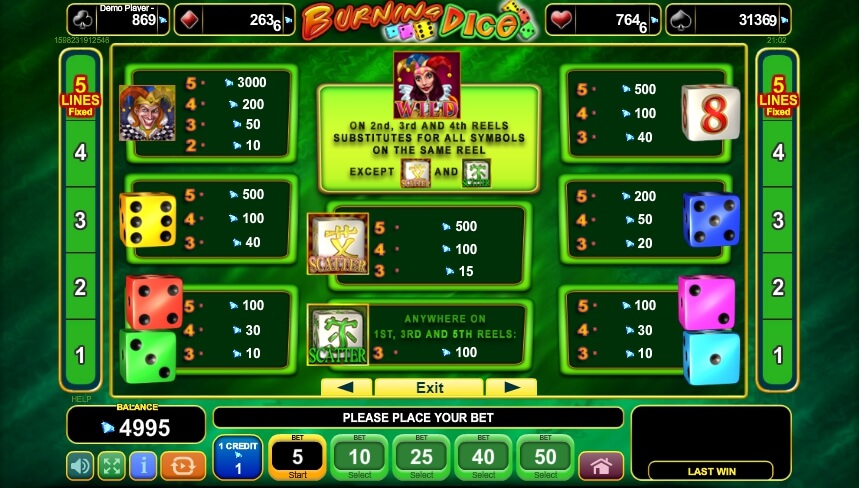Image resolution: width=859 pixels, height=488 pixels.
Task: Select the 10 bet button
Action: [x=359, y=458]
